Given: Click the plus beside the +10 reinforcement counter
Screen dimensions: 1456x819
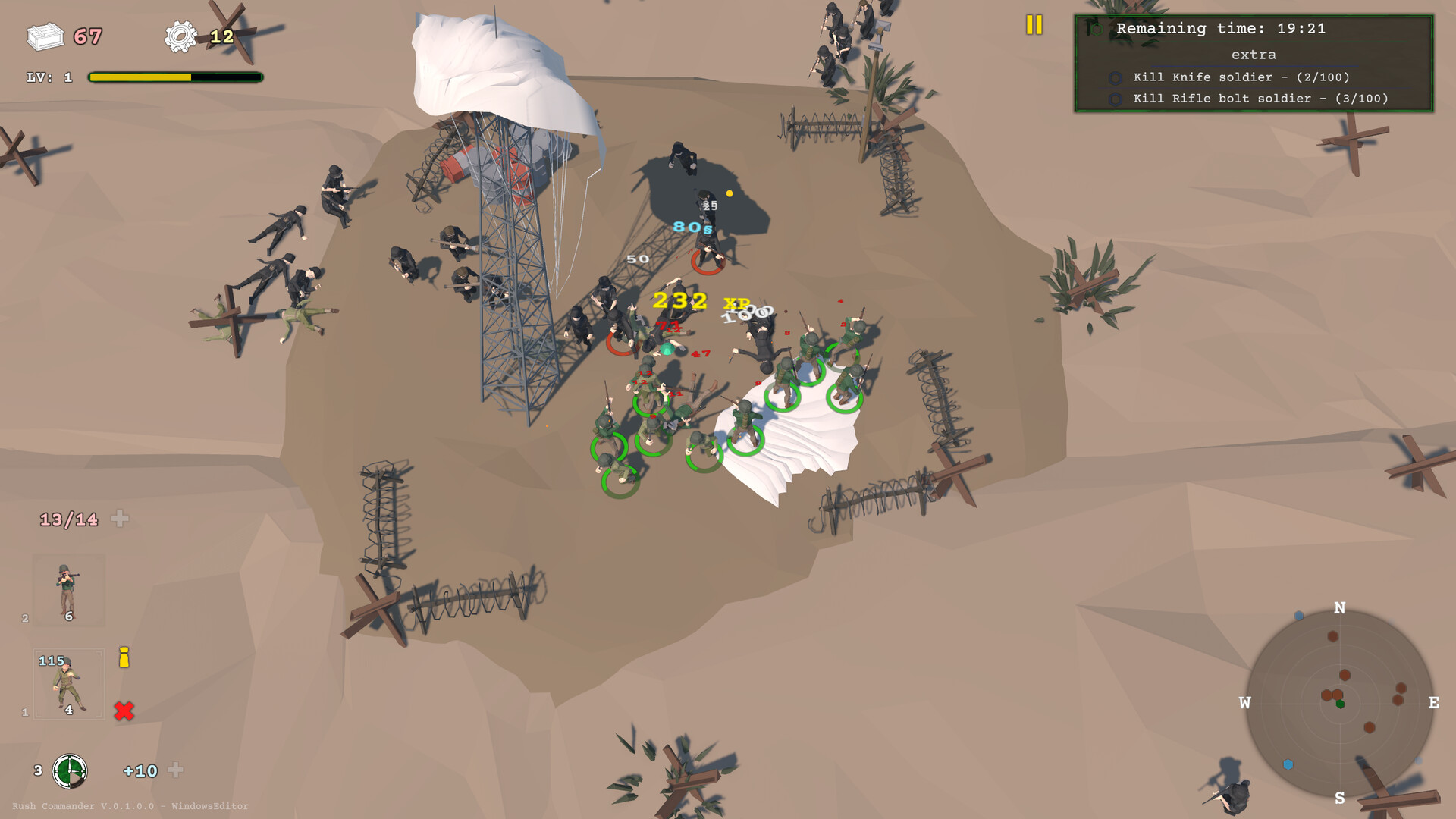Looking at the screenshot, I should point(177,771).
